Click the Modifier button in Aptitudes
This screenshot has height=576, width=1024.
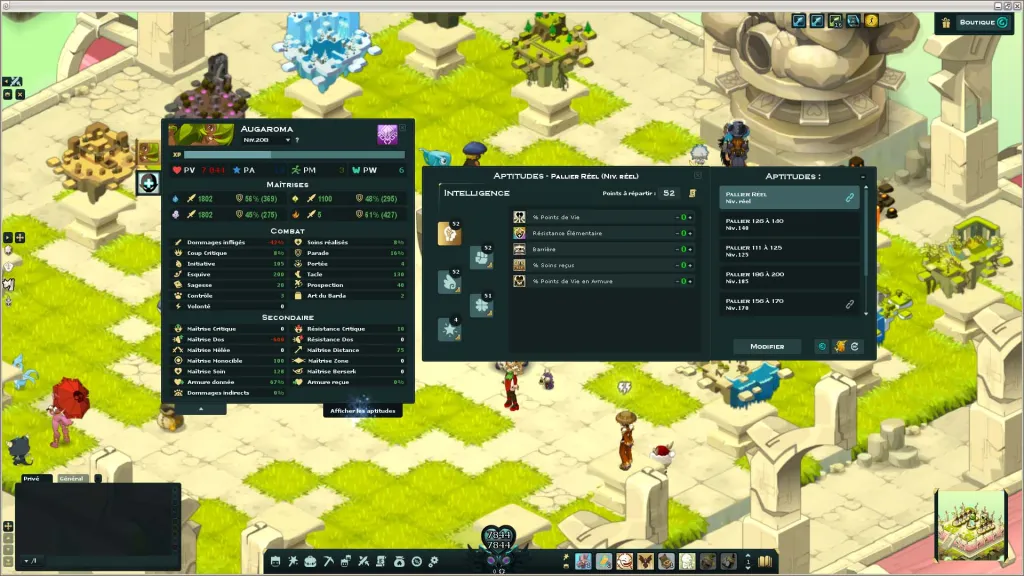pyautogui.click(x=767, y=347)
